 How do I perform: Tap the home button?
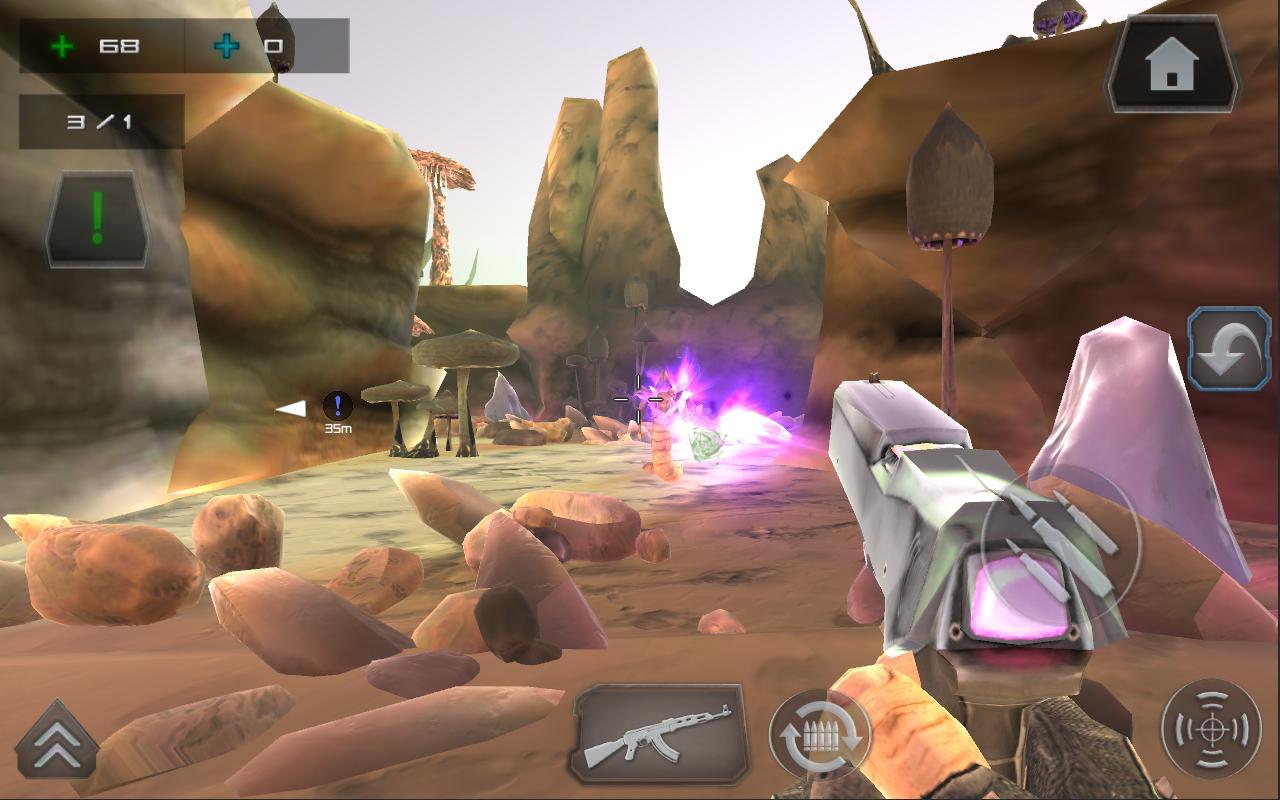coord(1172,65)
